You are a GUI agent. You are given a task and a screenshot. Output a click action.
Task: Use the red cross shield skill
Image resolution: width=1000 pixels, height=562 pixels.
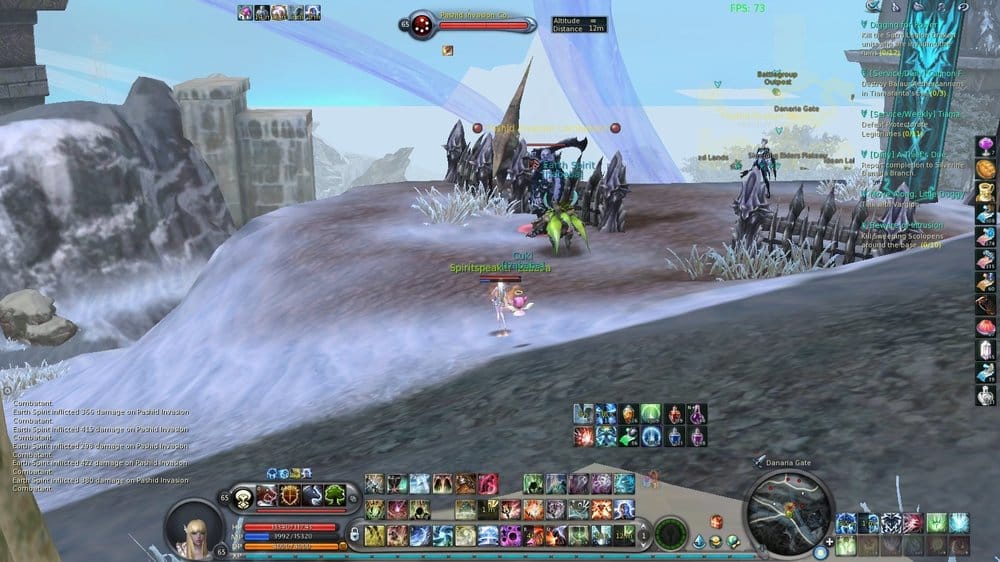pos(290,495)
